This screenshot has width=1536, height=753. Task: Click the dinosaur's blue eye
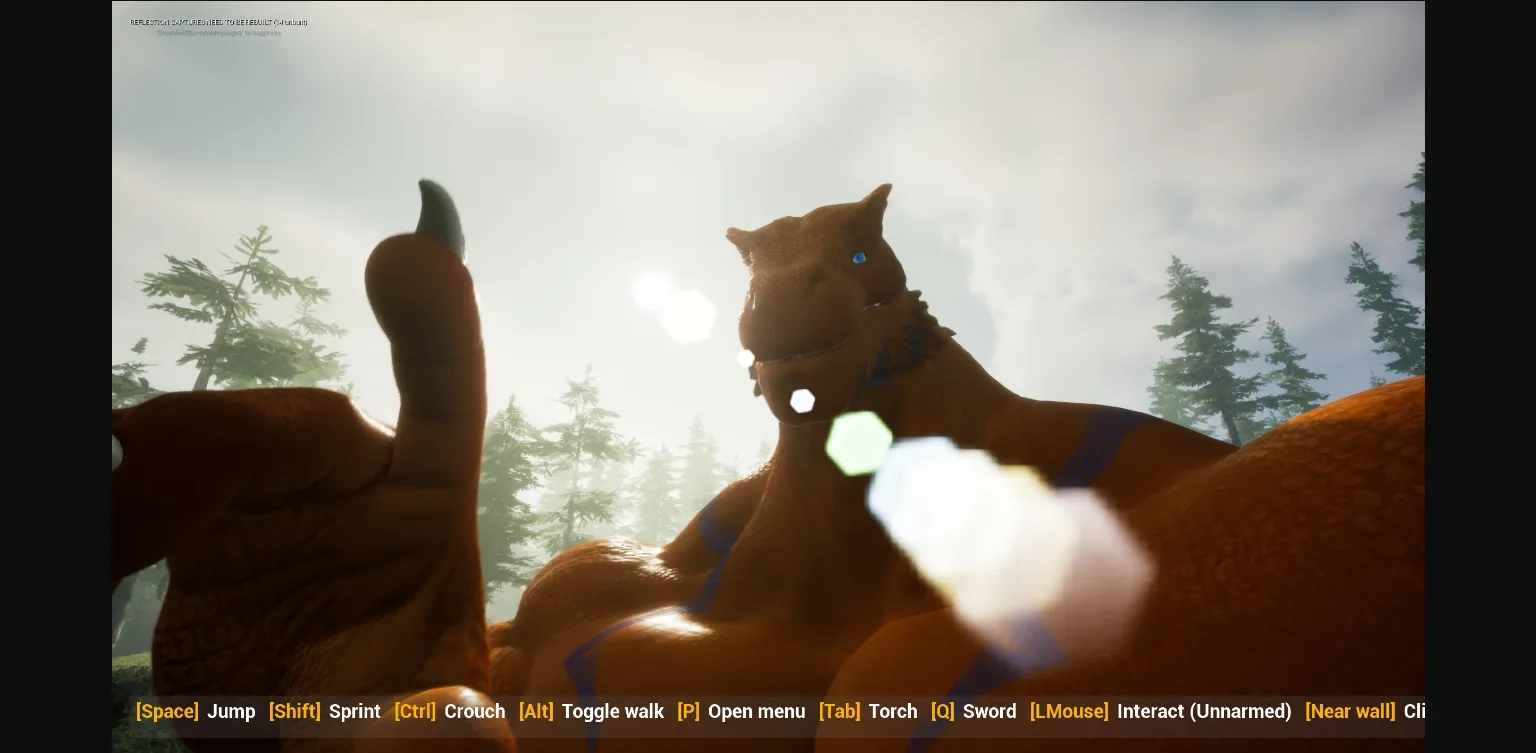(858, 258)
